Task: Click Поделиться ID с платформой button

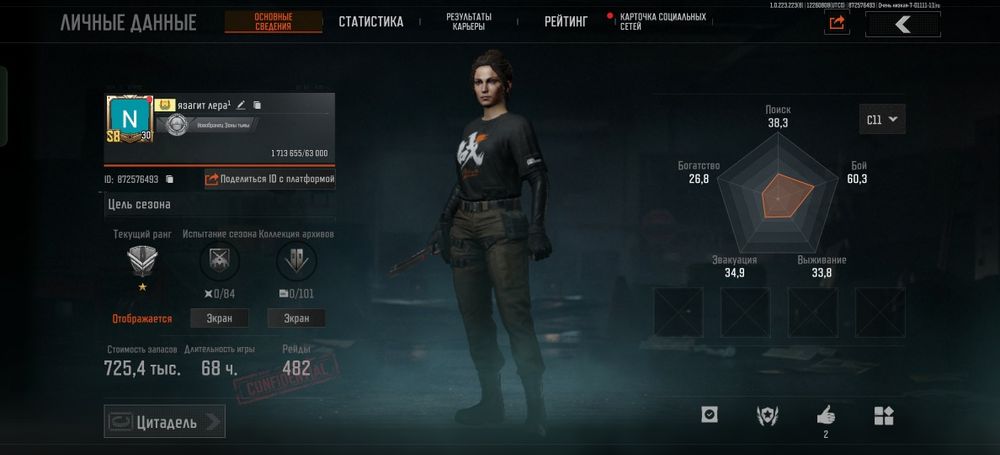Action: [269, 179]
